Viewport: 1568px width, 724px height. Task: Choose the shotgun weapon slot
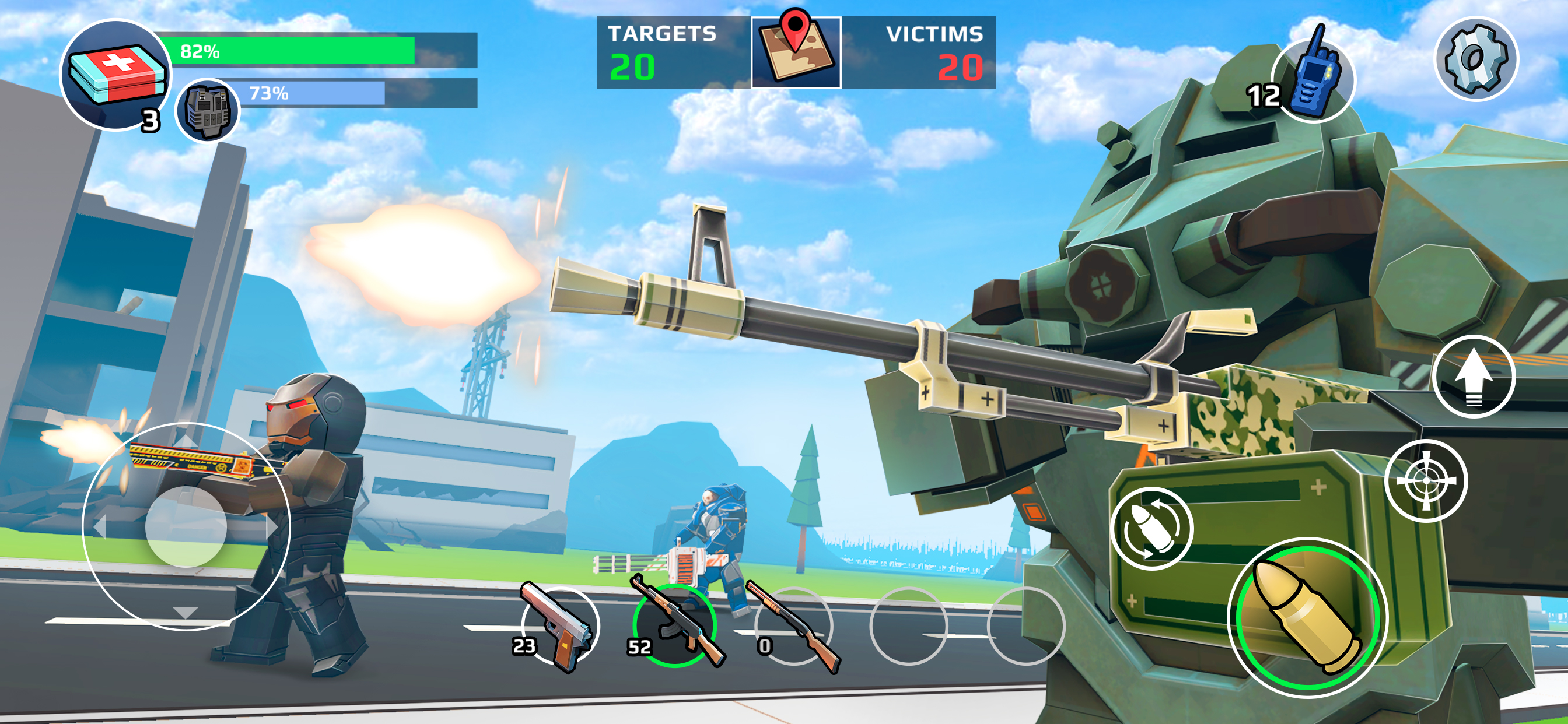793,625
